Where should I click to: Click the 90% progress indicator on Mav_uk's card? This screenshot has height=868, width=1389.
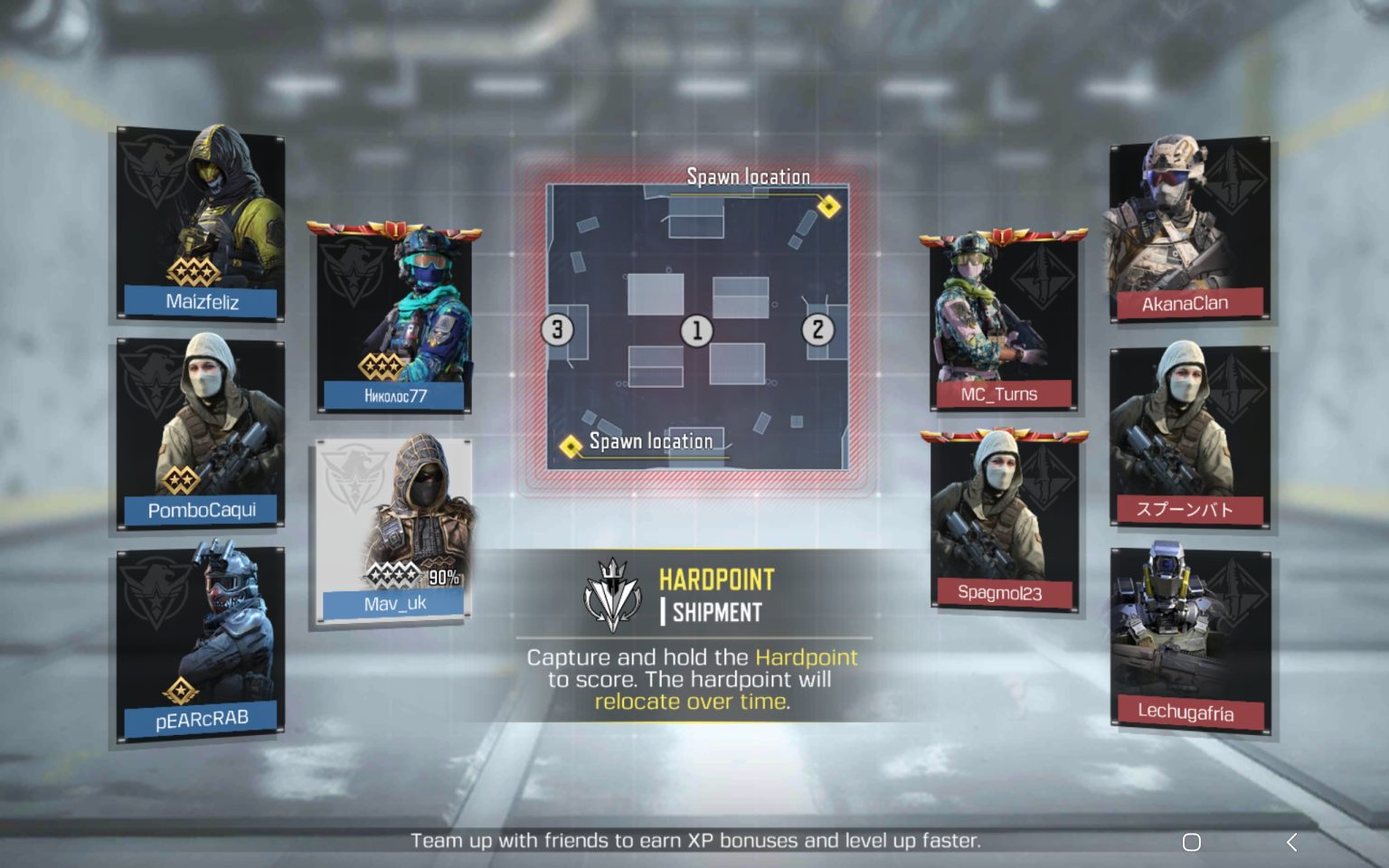pos(445,575)
